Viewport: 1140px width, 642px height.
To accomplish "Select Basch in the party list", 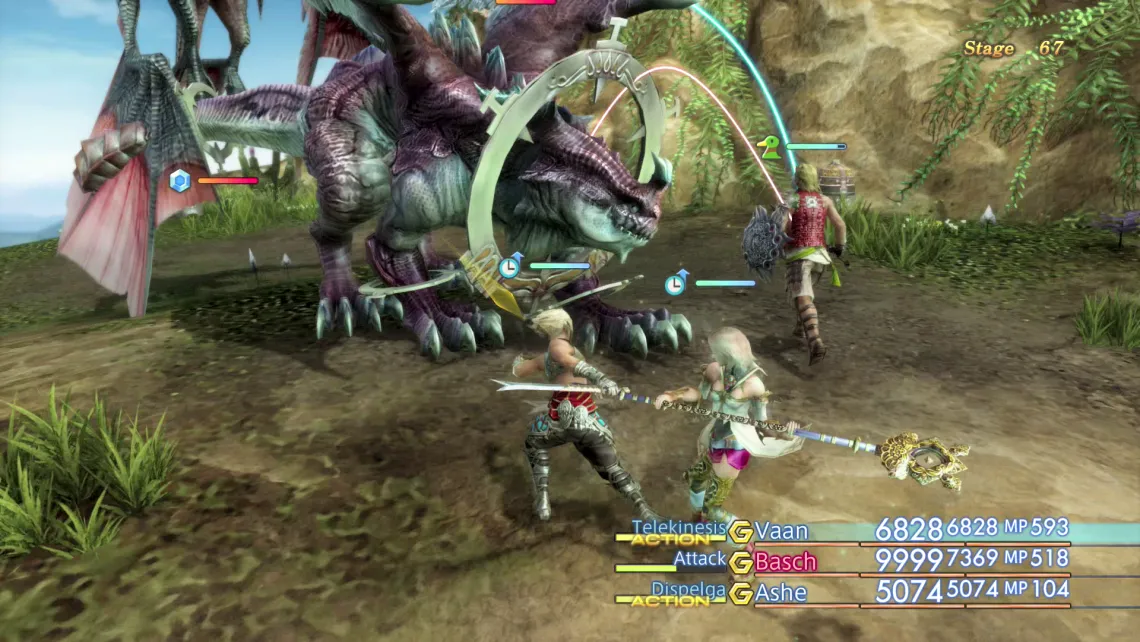I will point(785,561).
